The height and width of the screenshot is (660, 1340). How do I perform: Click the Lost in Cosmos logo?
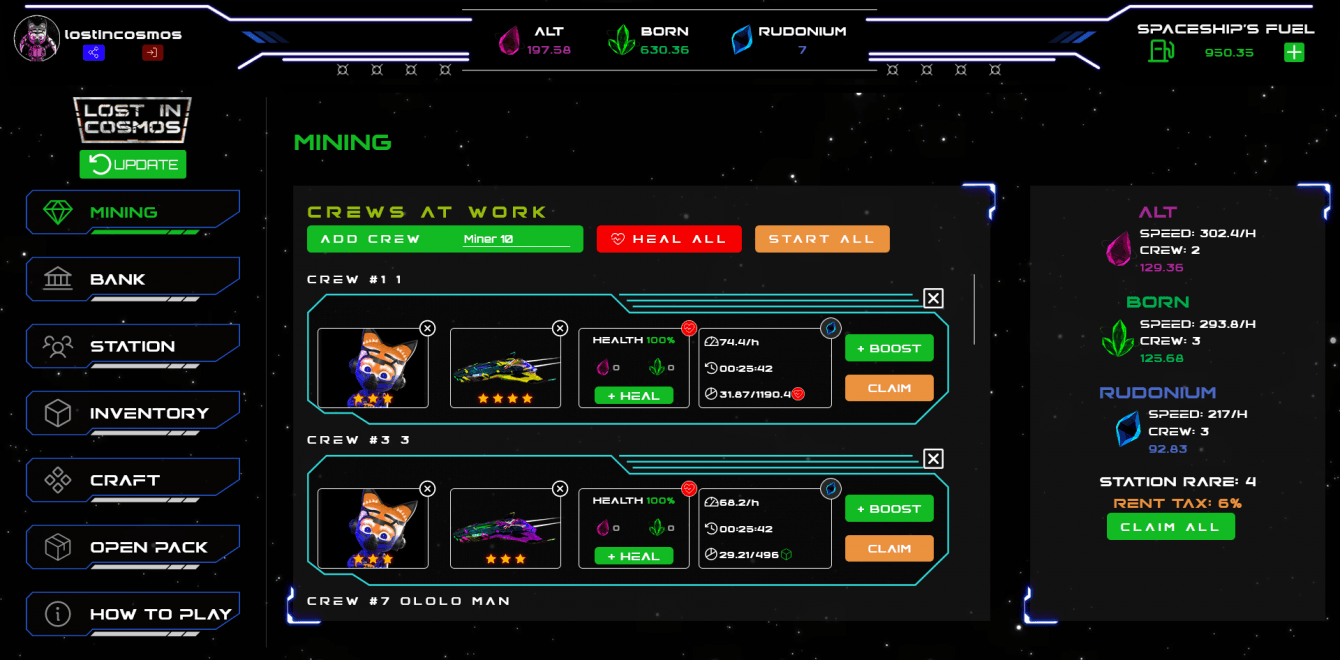(132, 119)
